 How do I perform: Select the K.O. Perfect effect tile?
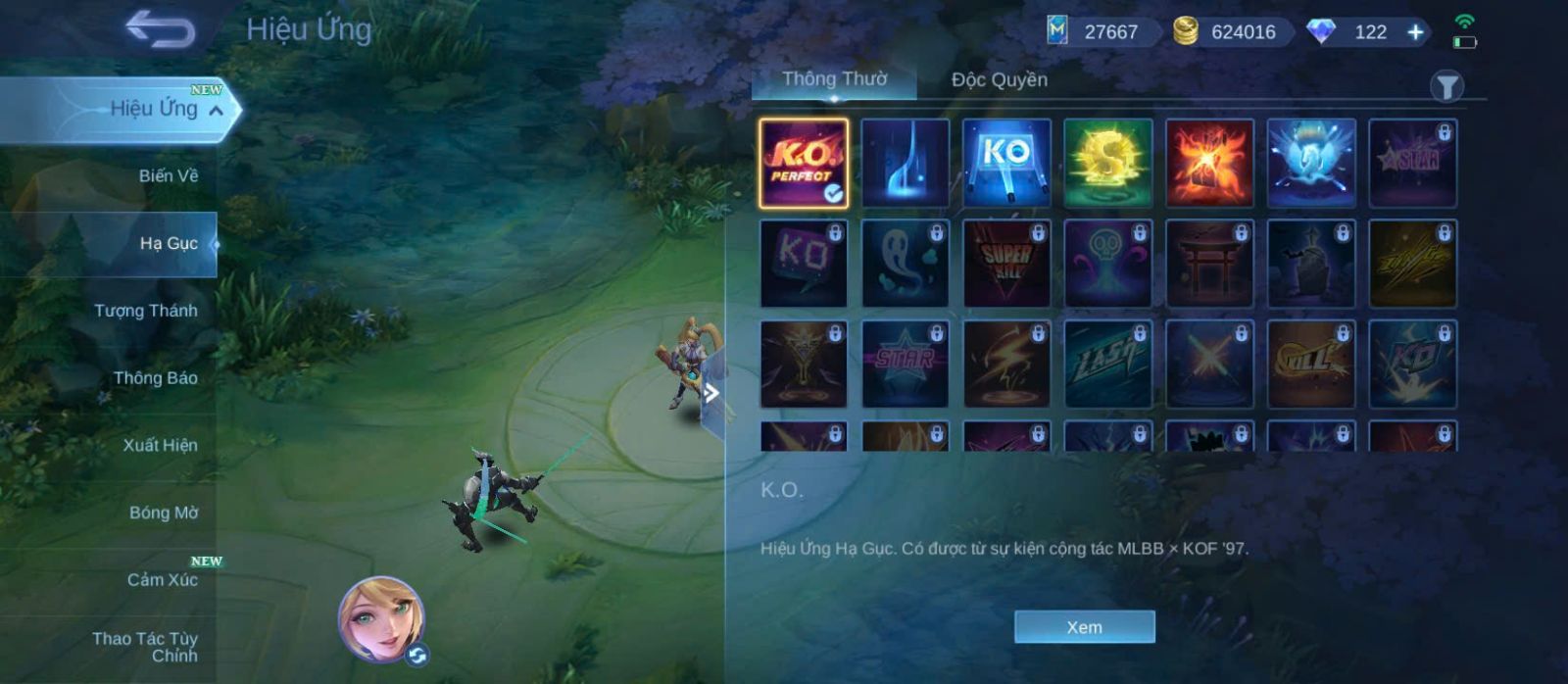click(x=804, y=164)
